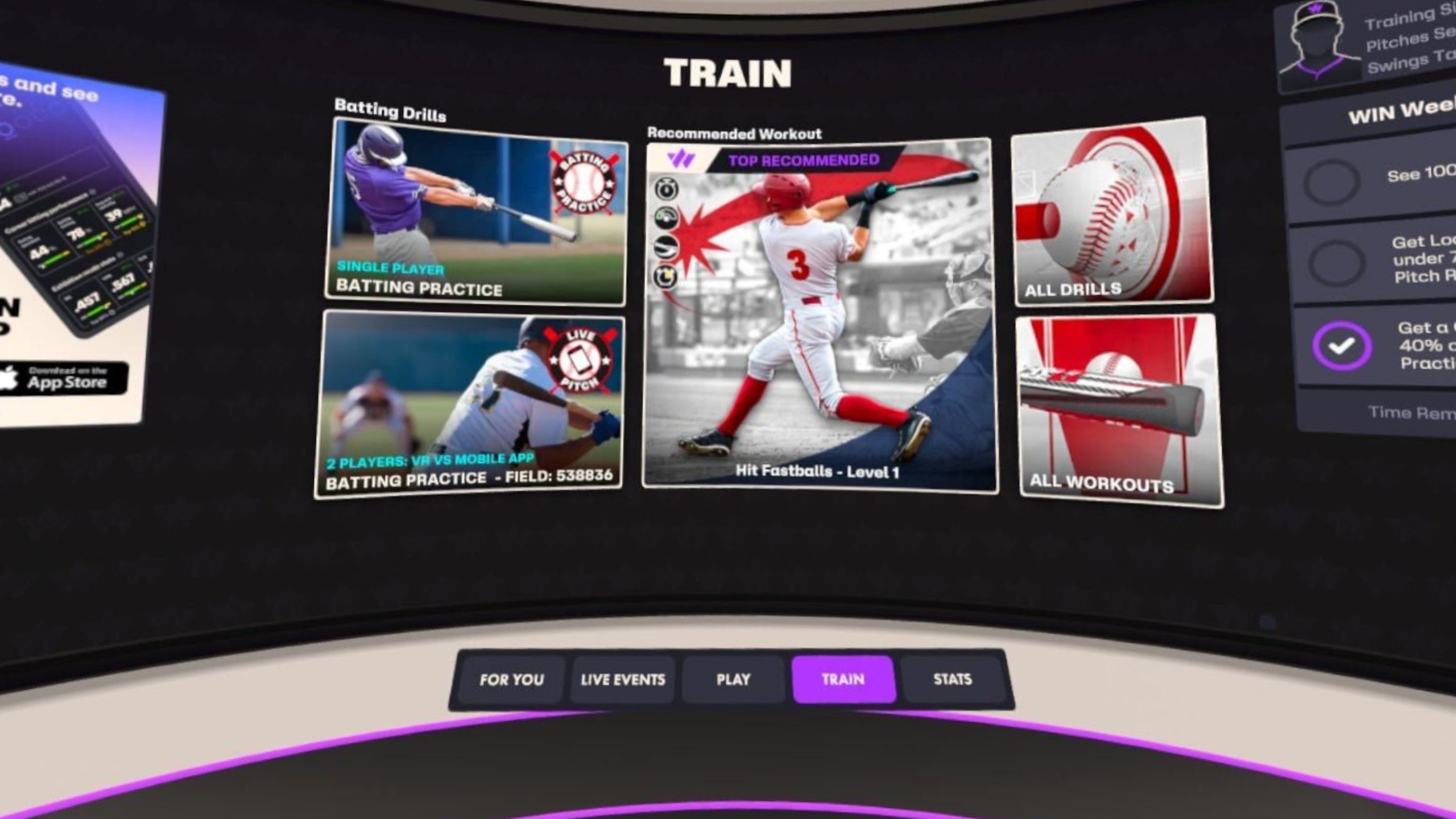
Task: Open the All Drills tile
Action: point(1112,212)
